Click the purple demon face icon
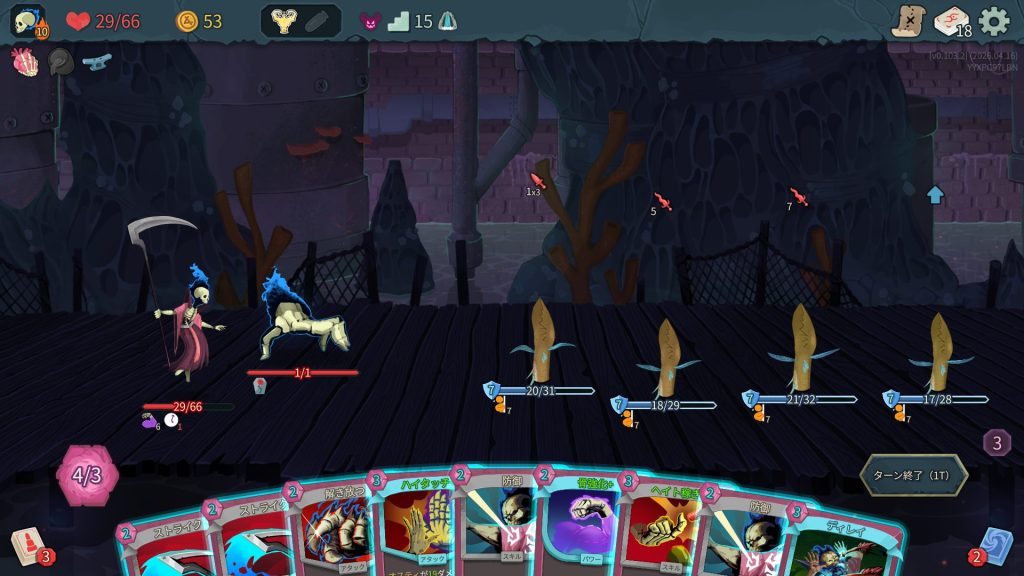1024x576 pixels. pos(370,21)
